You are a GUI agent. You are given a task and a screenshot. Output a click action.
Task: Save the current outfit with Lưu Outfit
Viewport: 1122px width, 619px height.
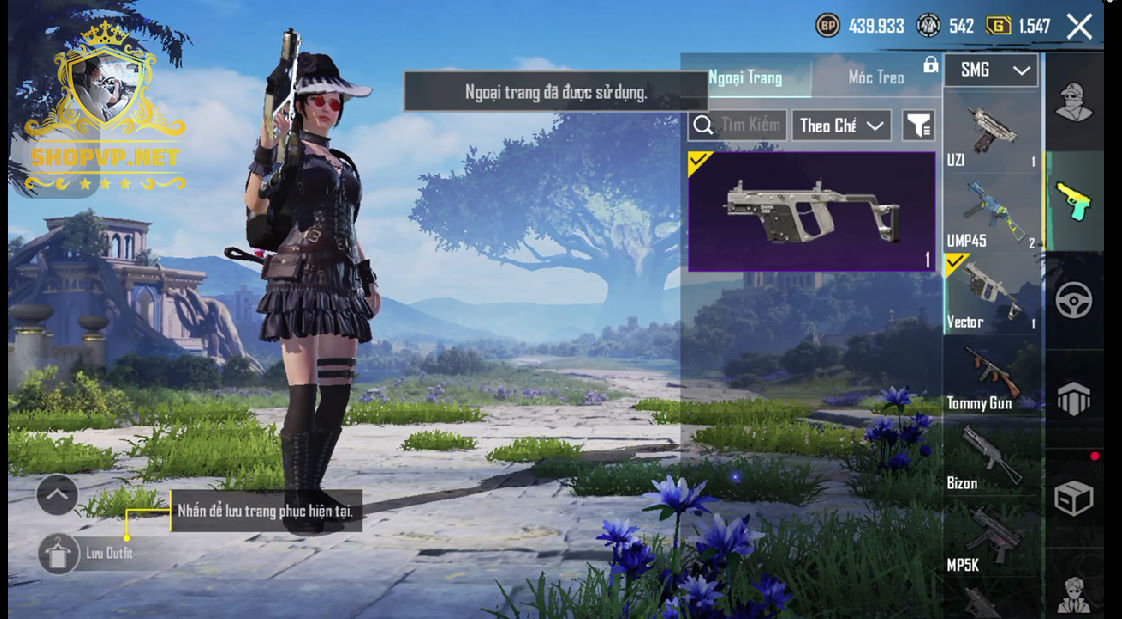tap(60, 553)
